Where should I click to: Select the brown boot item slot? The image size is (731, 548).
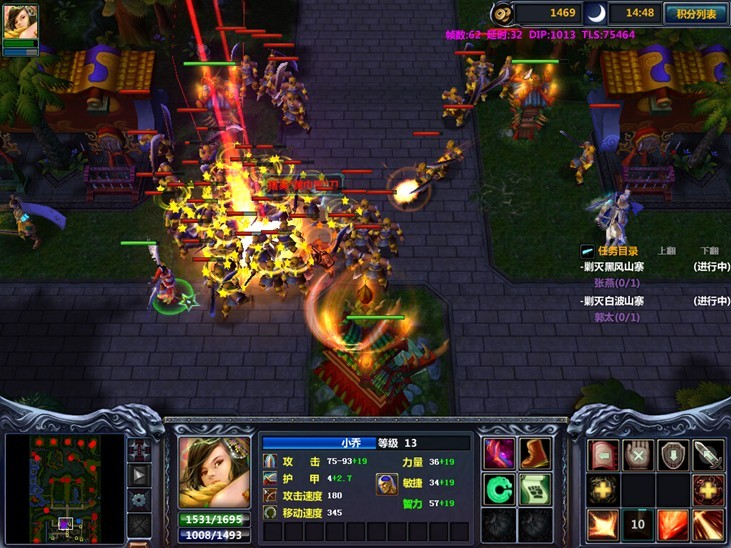[535, 453]
